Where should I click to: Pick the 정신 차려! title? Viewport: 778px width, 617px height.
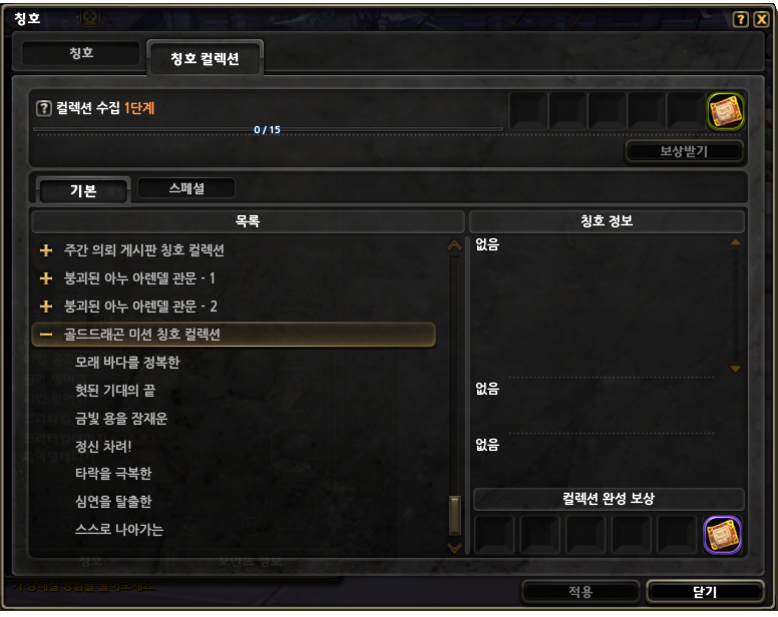pyautogui.click(x=103, y=446)
